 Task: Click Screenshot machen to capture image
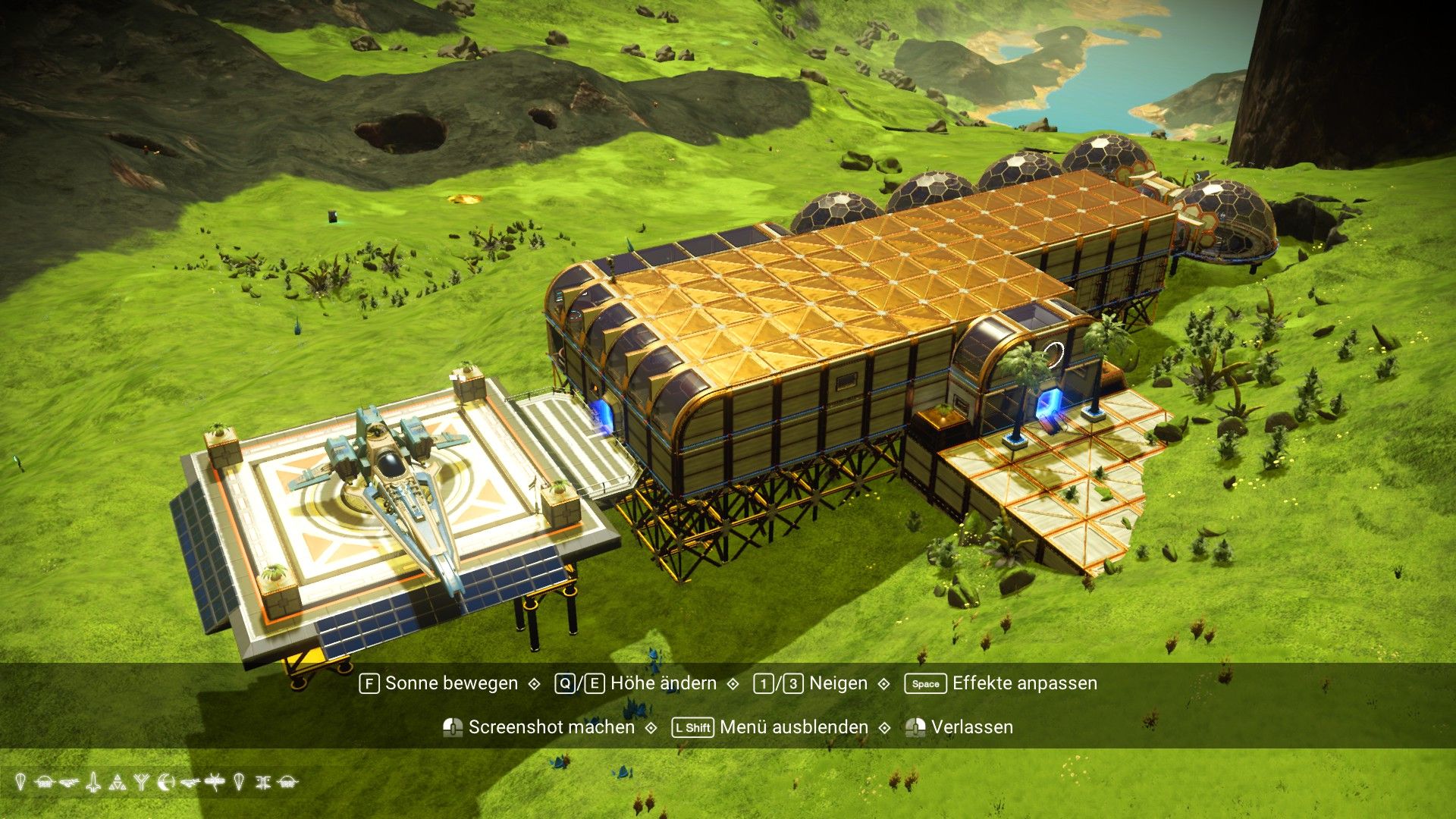tap(551, 726)
